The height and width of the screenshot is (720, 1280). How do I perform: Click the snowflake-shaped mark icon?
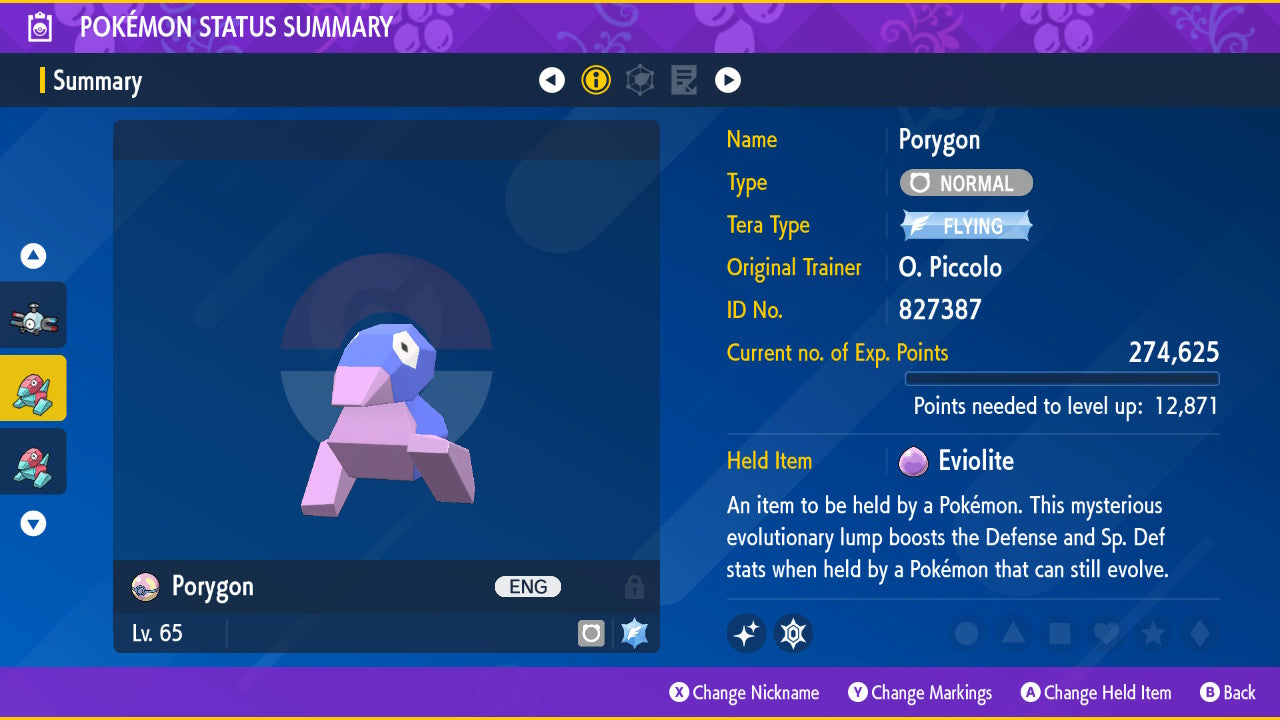793,633
